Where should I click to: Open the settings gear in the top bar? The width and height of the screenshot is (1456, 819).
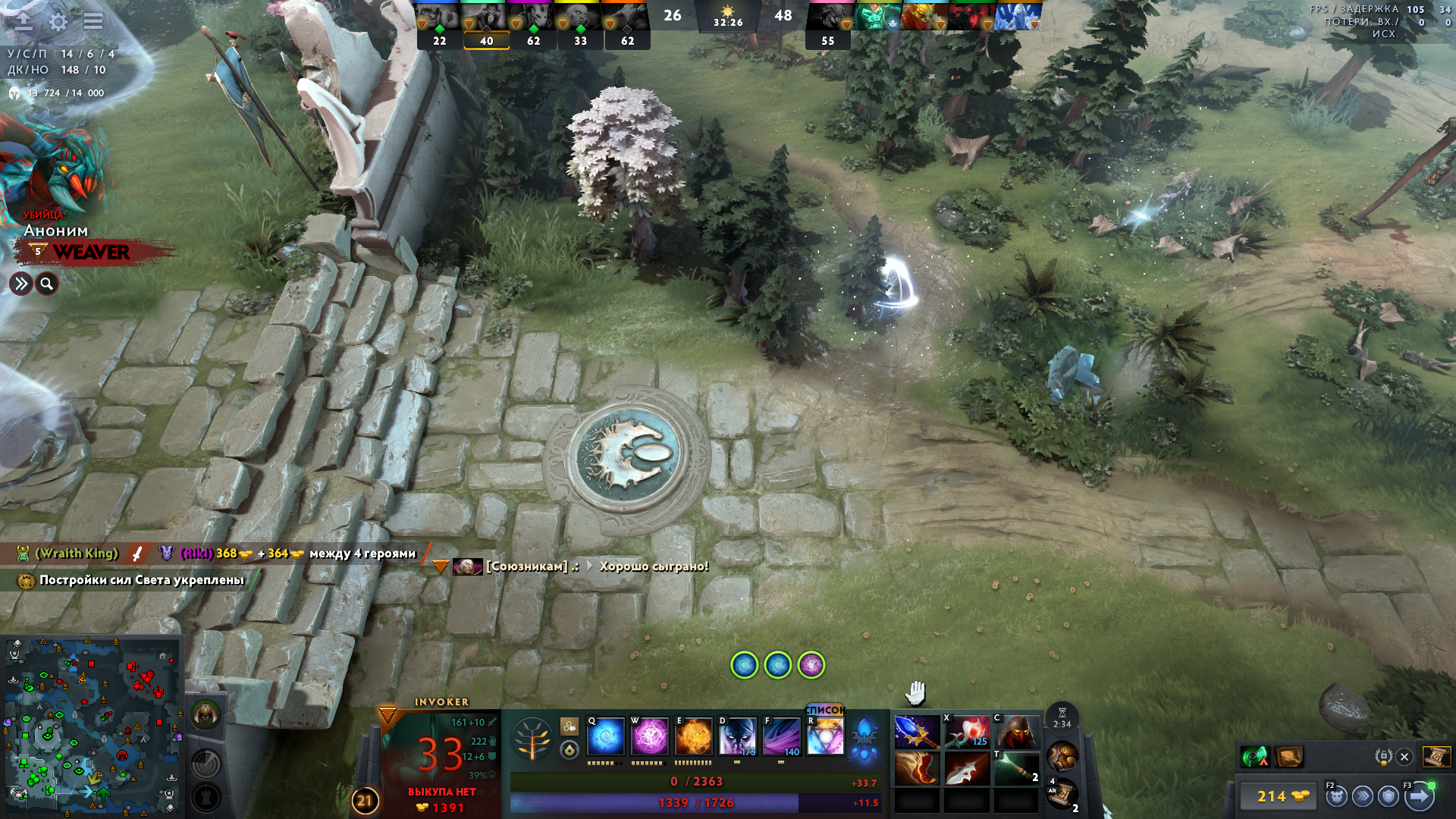(58, 21)
